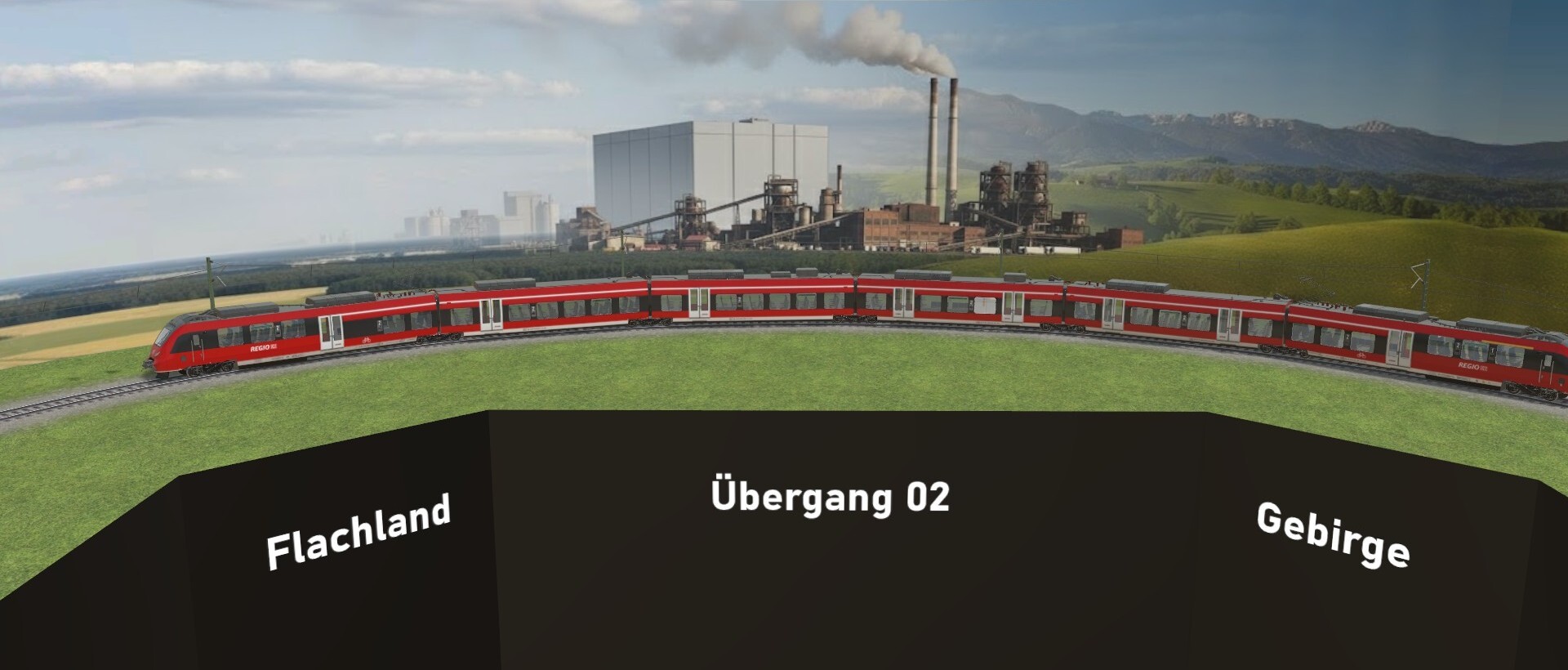Select the Flachland background panel
1568x670 pixels.
pos(358,532)
